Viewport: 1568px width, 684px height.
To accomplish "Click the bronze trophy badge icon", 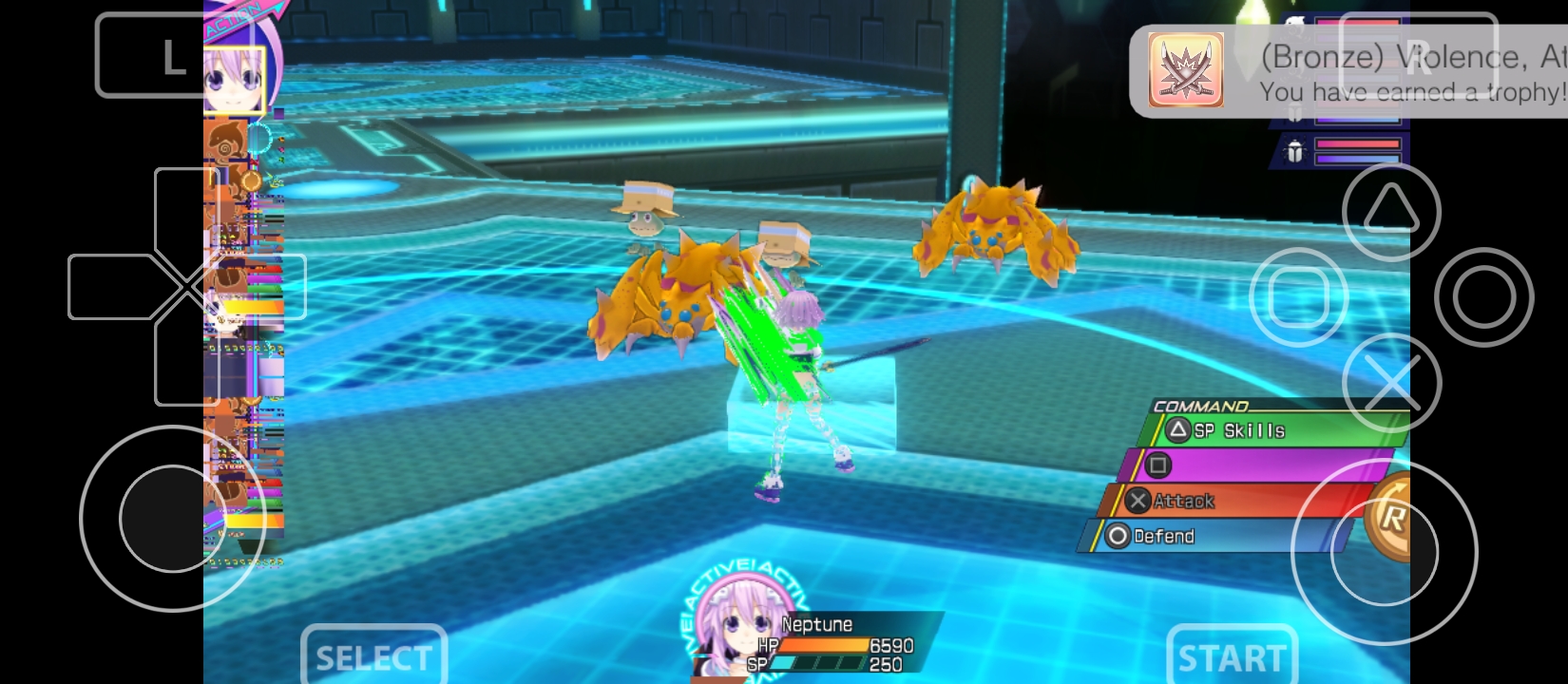I will [1184, 69].
